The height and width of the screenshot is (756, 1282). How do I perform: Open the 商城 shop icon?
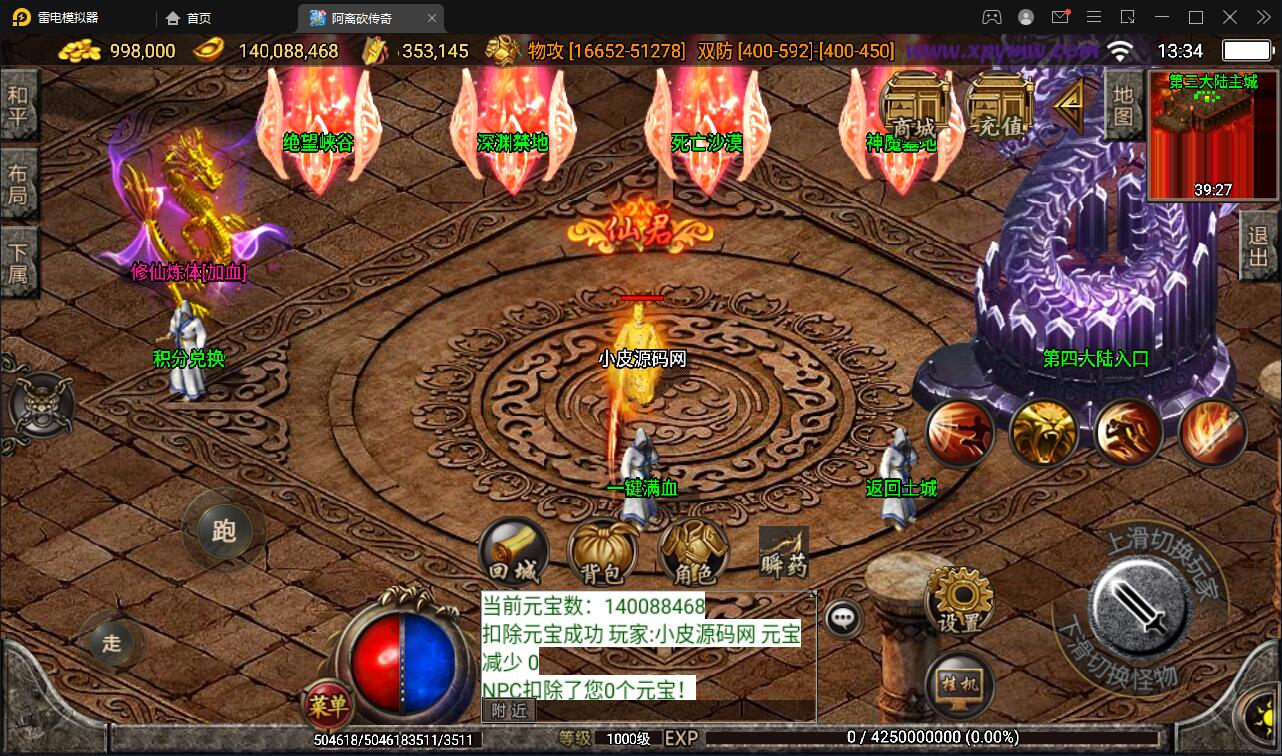coord(915,105)
